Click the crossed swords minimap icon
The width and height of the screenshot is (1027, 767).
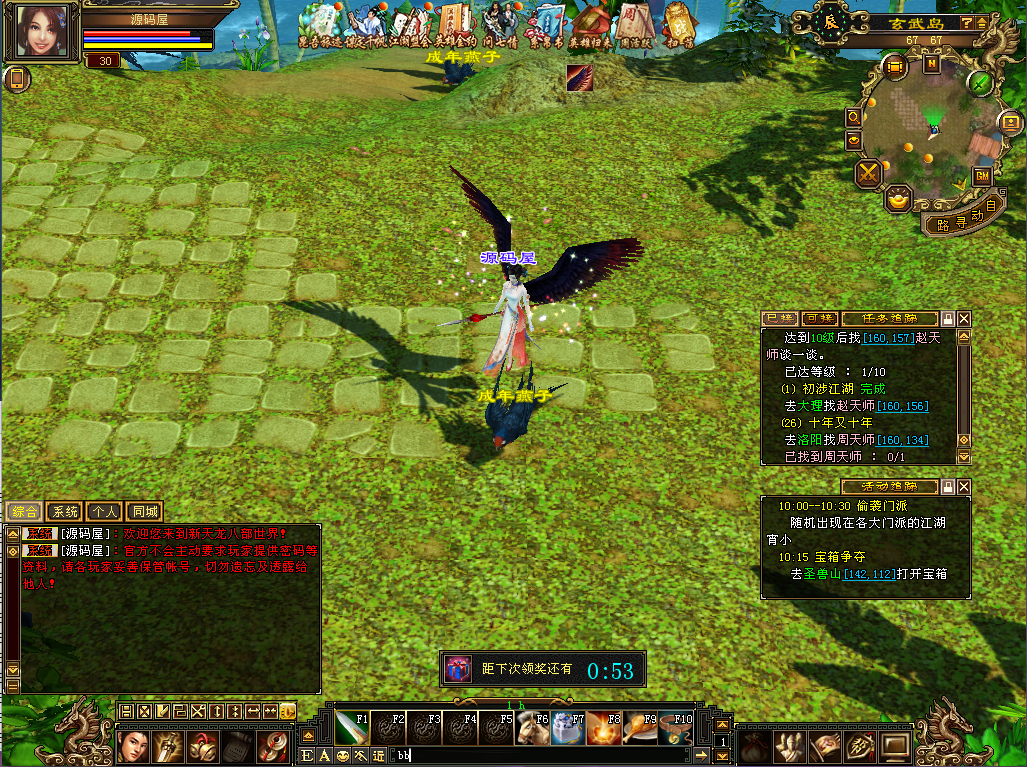[x=867, y=174]
